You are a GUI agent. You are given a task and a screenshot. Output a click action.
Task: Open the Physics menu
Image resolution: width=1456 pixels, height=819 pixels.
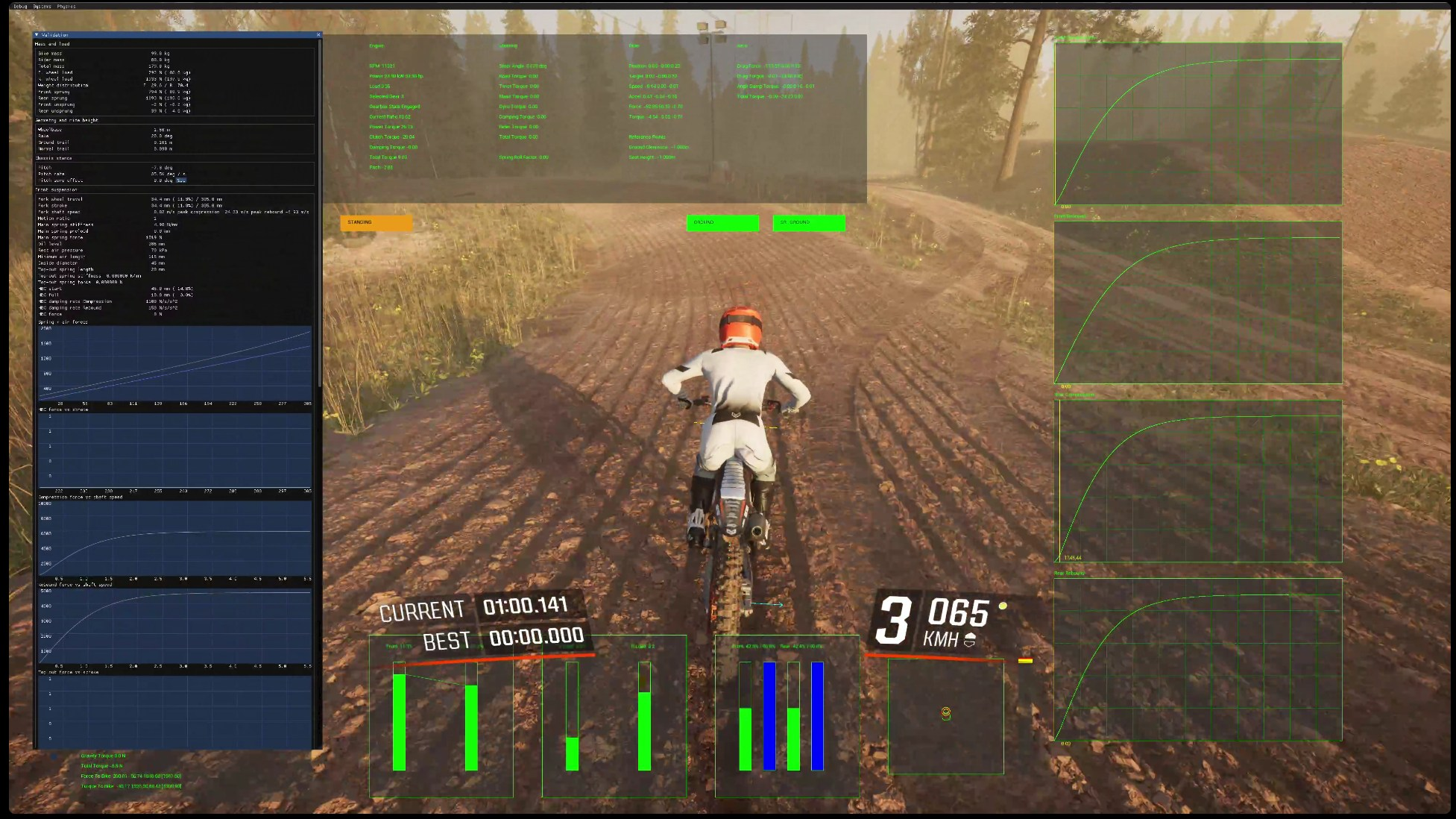66,7
